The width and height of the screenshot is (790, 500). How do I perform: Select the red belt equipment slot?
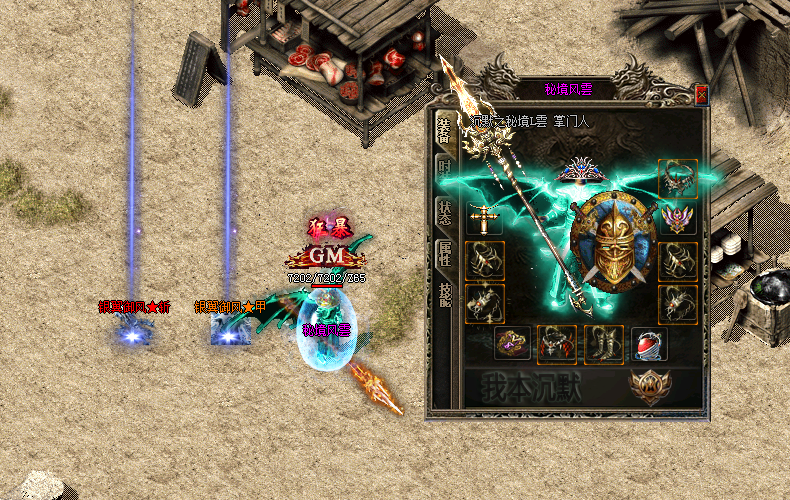click(556, 344)
